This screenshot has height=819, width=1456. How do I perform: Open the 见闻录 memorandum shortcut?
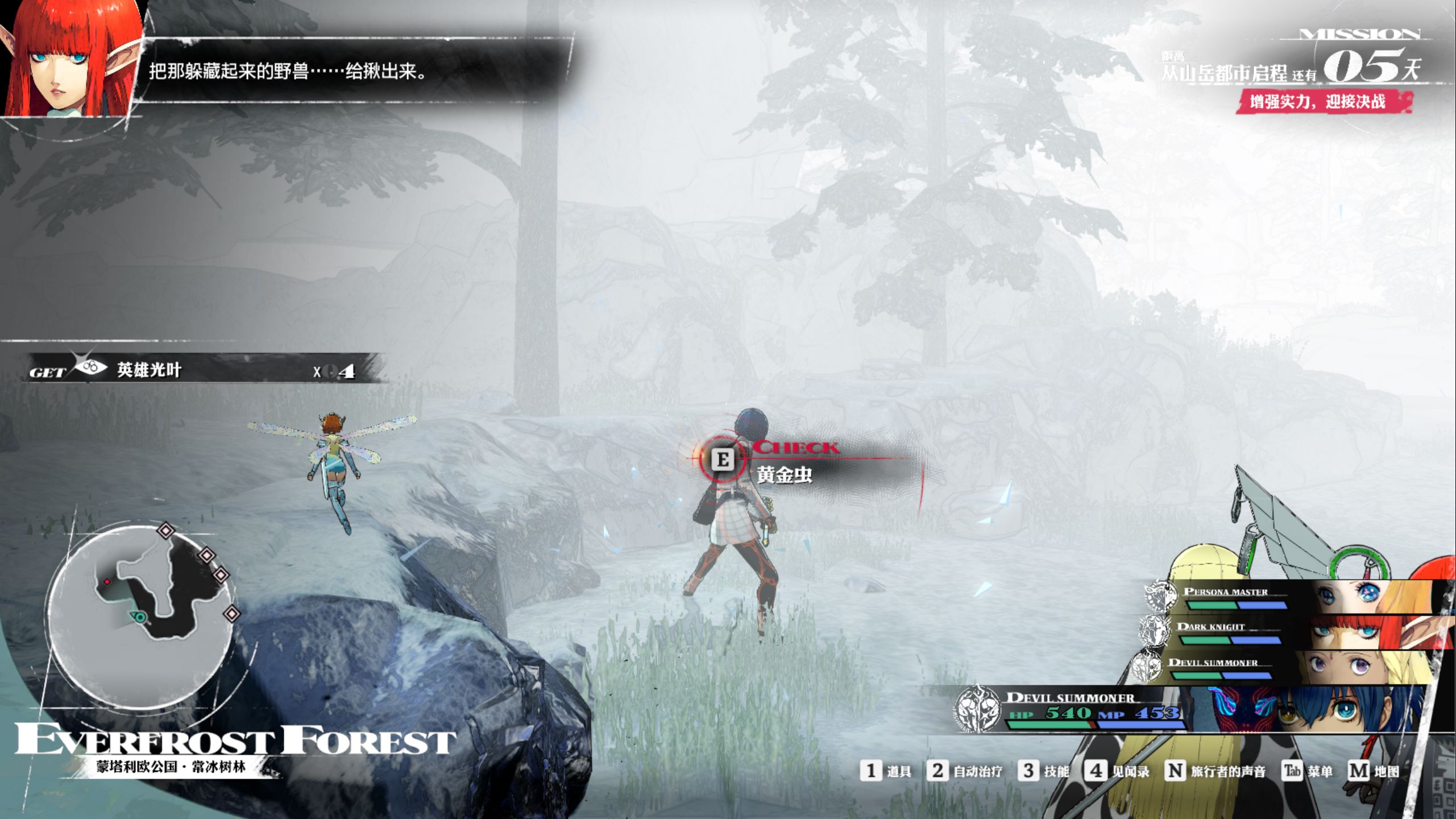(x=1117, y=771)
